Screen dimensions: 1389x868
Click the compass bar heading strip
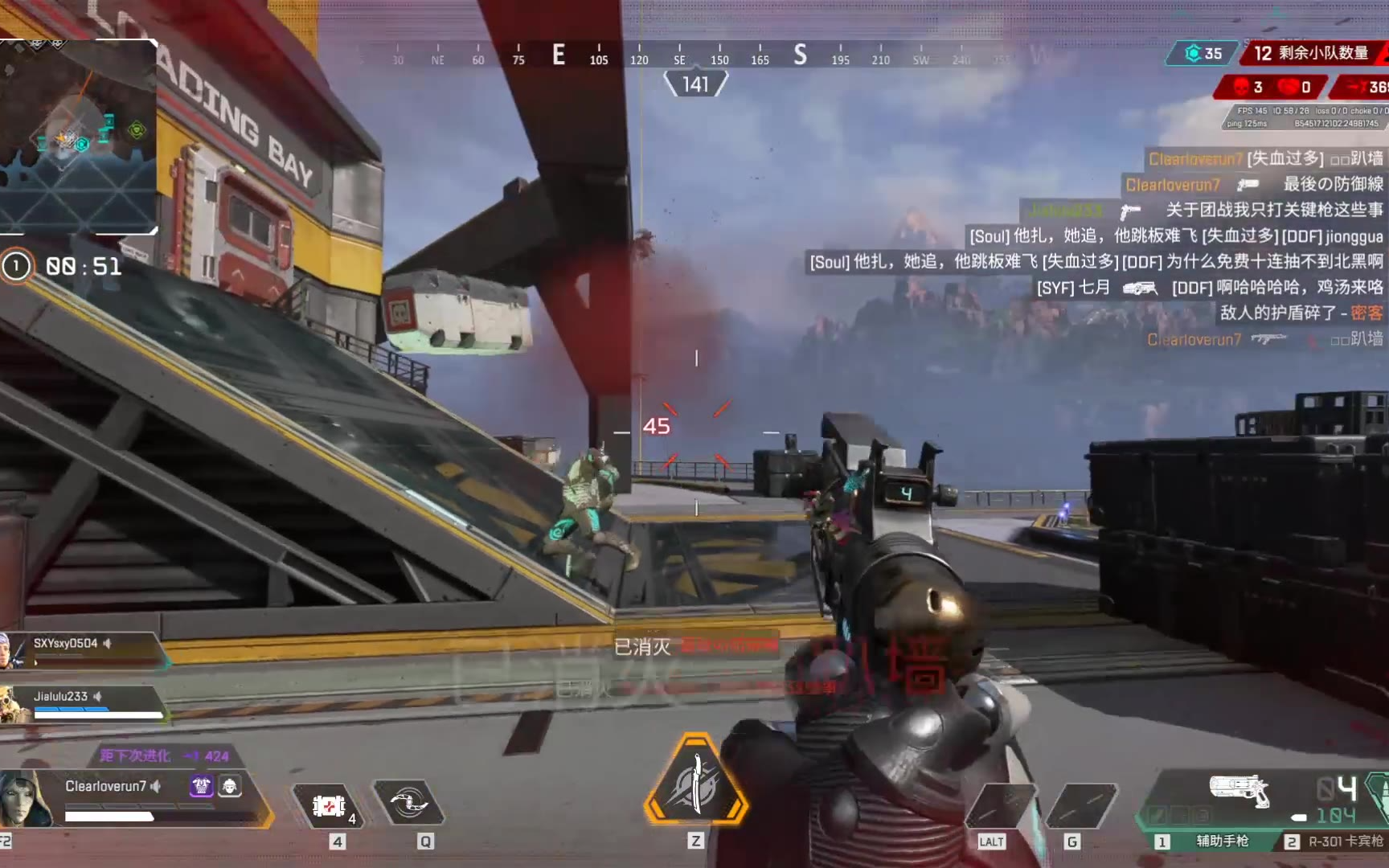pos(679,55)
